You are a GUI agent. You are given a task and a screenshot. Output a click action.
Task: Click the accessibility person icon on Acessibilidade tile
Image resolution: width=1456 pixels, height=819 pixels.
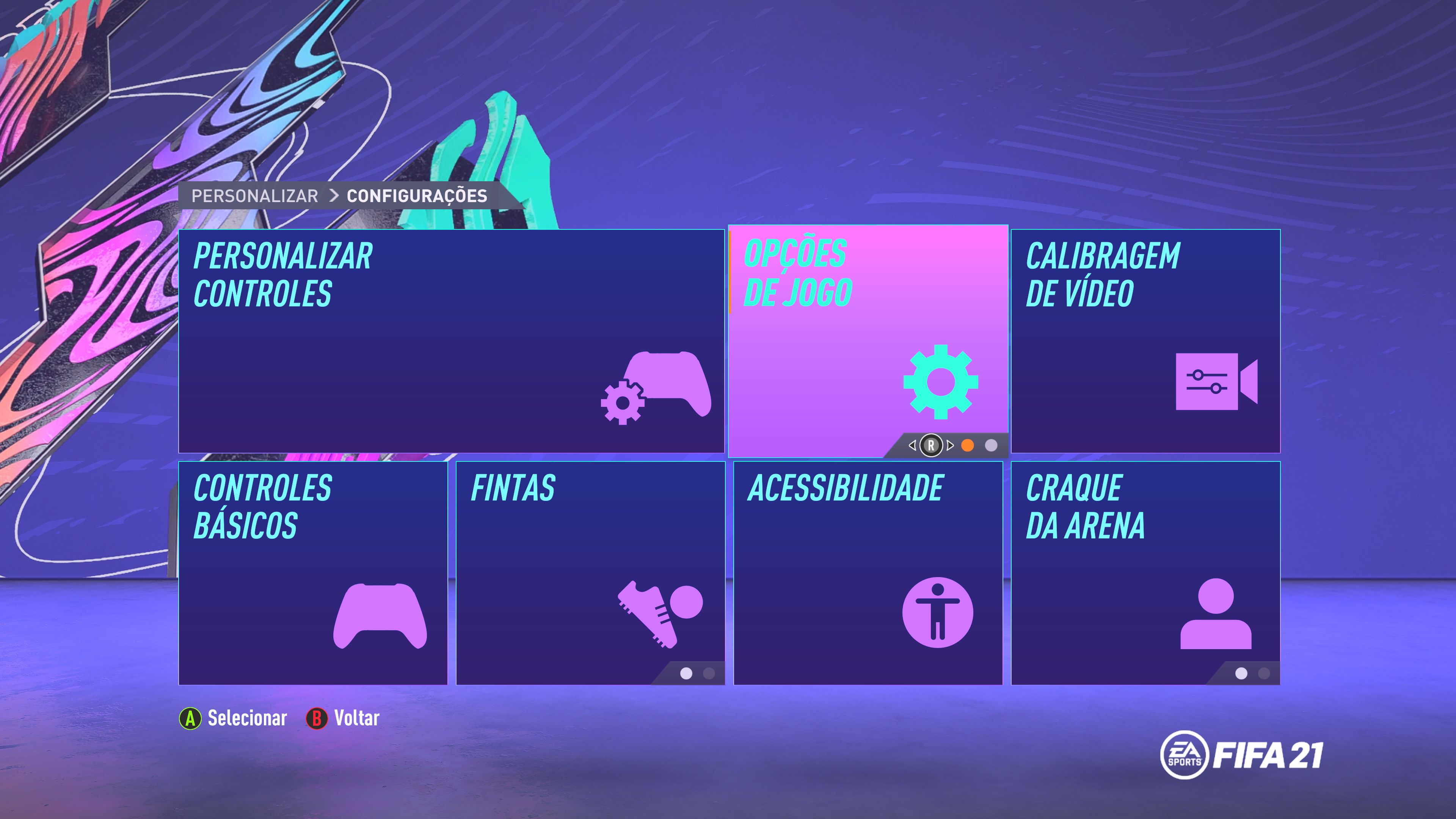(x=938, y=612)
